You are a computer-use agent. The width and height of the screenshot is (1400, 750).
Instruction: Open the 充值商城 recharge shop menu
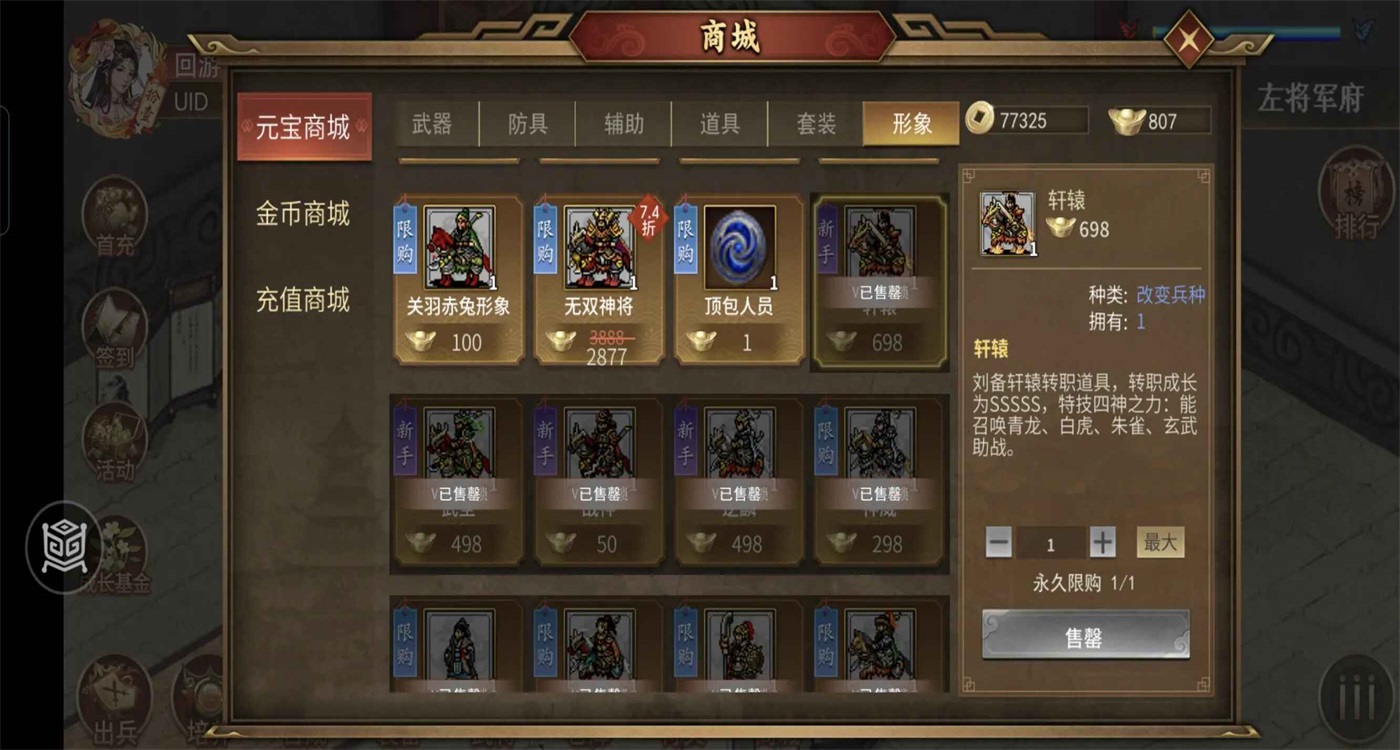pos(303,299)
